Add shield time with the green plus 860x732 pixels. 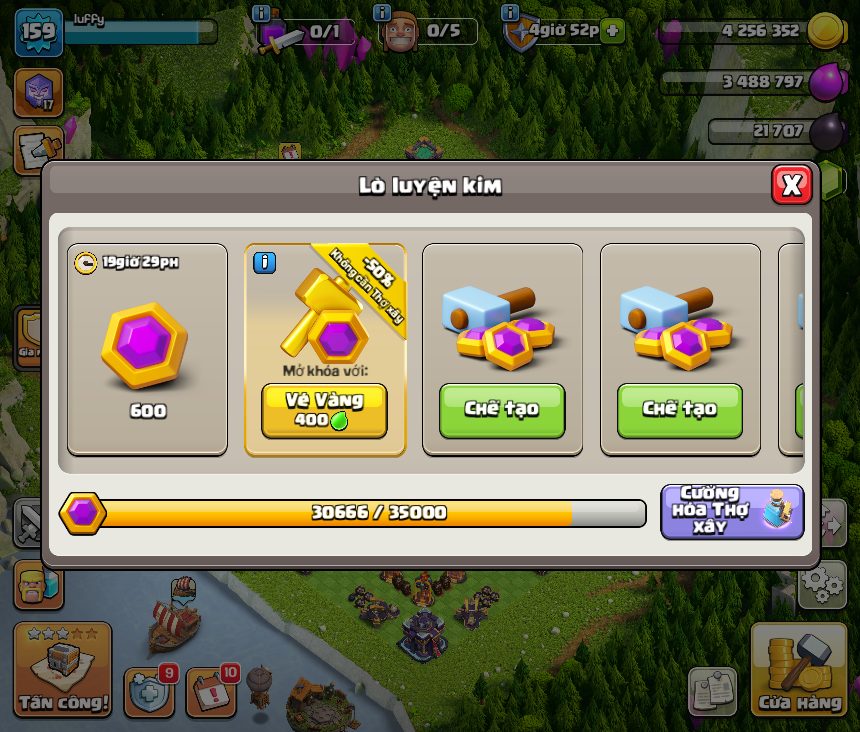(x=613, y=31)
